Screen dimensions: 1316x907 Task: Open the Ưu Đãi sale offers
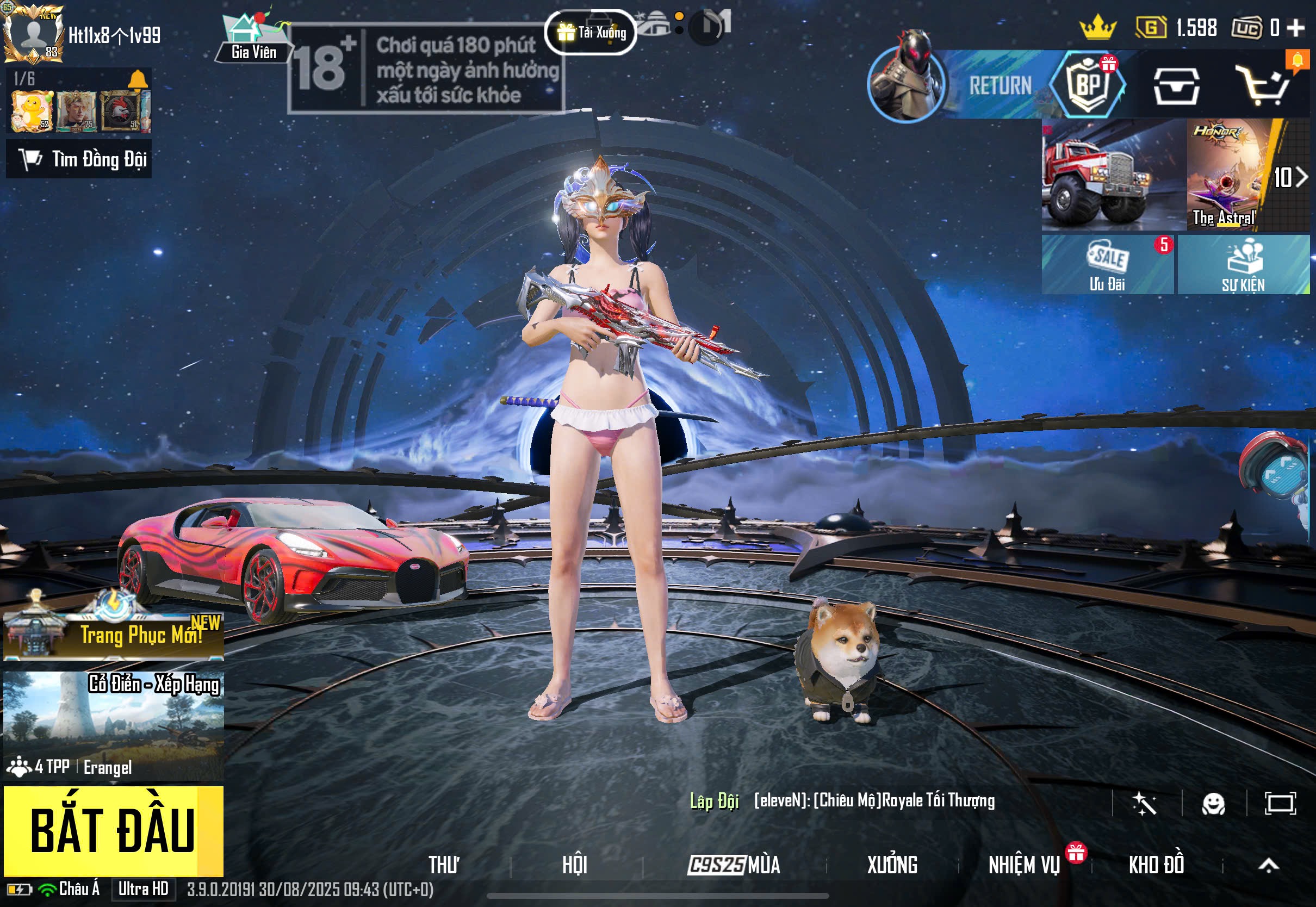[x=1107, y=265]
